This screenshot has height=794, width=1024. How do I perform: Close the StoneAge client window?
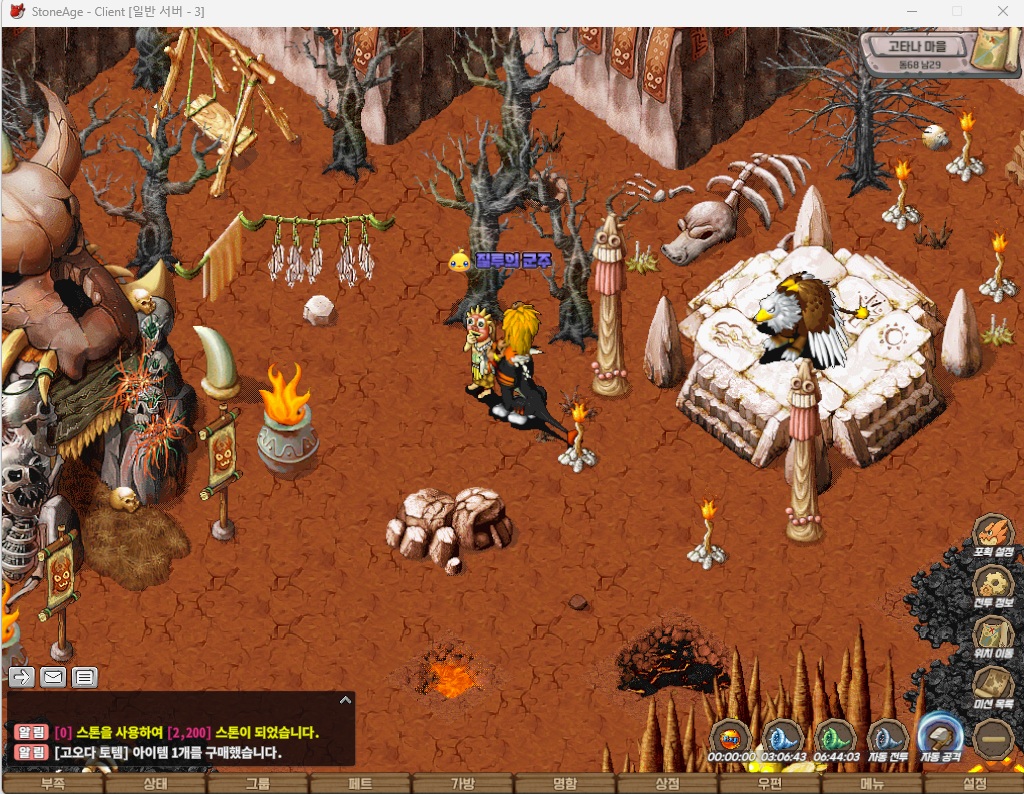[1003, 12]
